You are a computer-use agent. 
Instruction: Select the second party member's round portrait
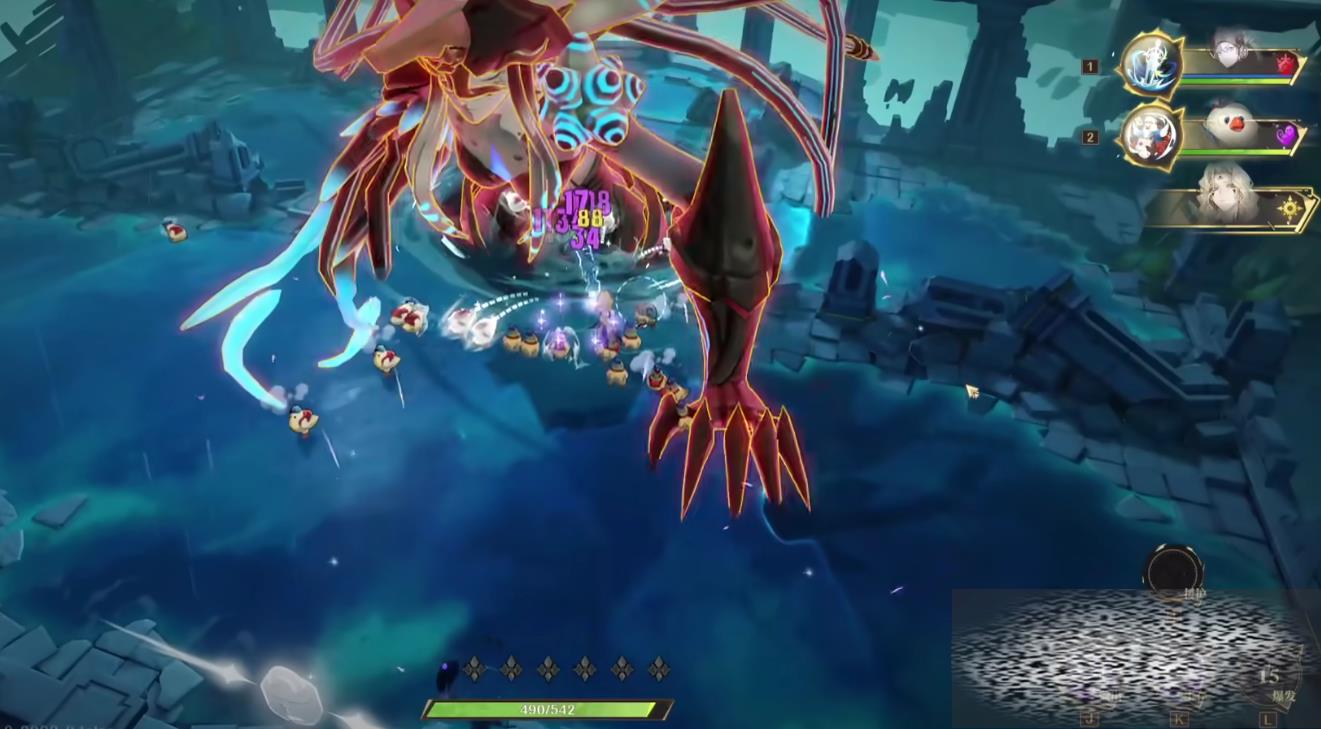pos(1150,135)
